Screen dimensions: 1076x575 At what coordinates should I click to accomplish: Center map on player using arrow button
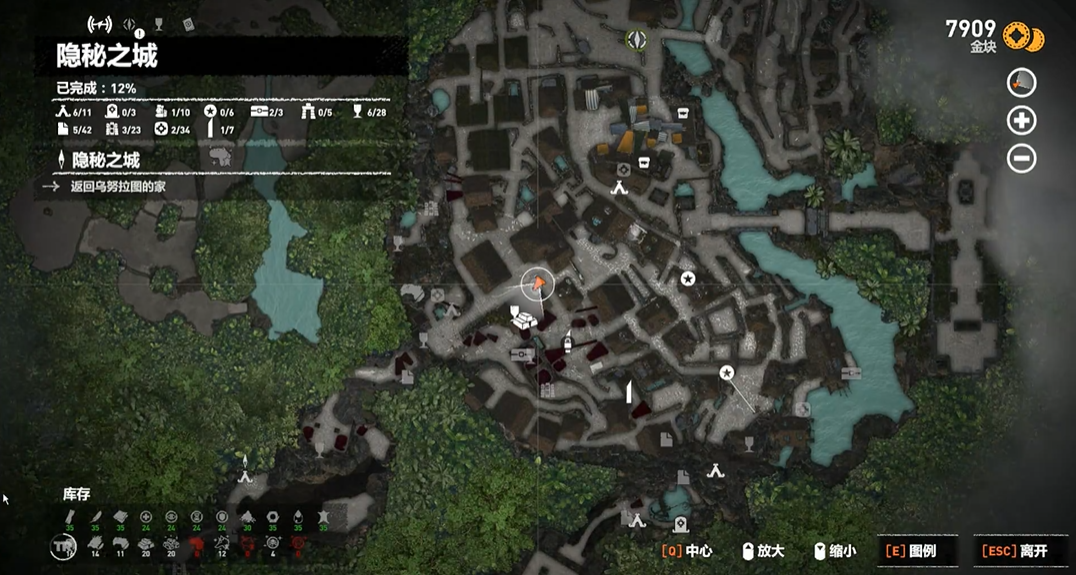(x=1021, y=83)
